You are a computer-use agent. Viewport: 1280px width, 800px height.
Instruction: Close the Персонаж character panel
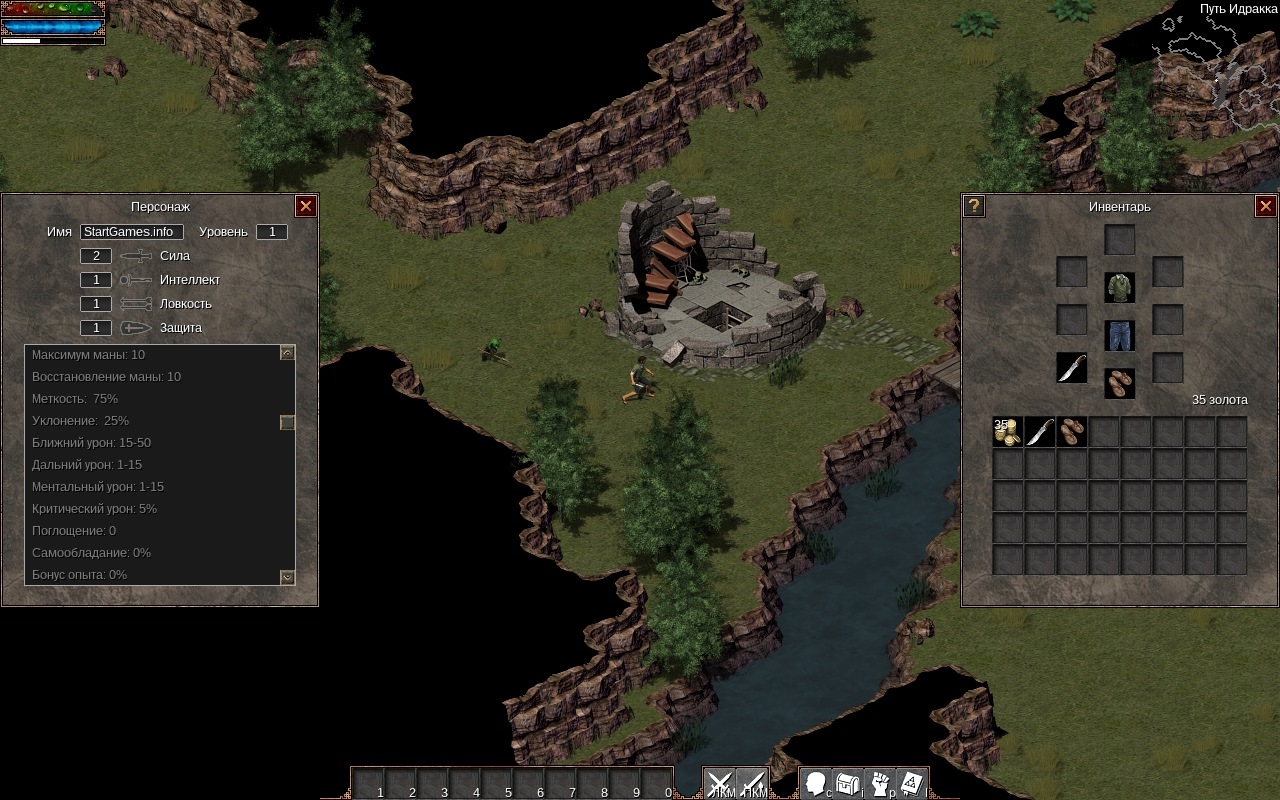click(306, 206)
